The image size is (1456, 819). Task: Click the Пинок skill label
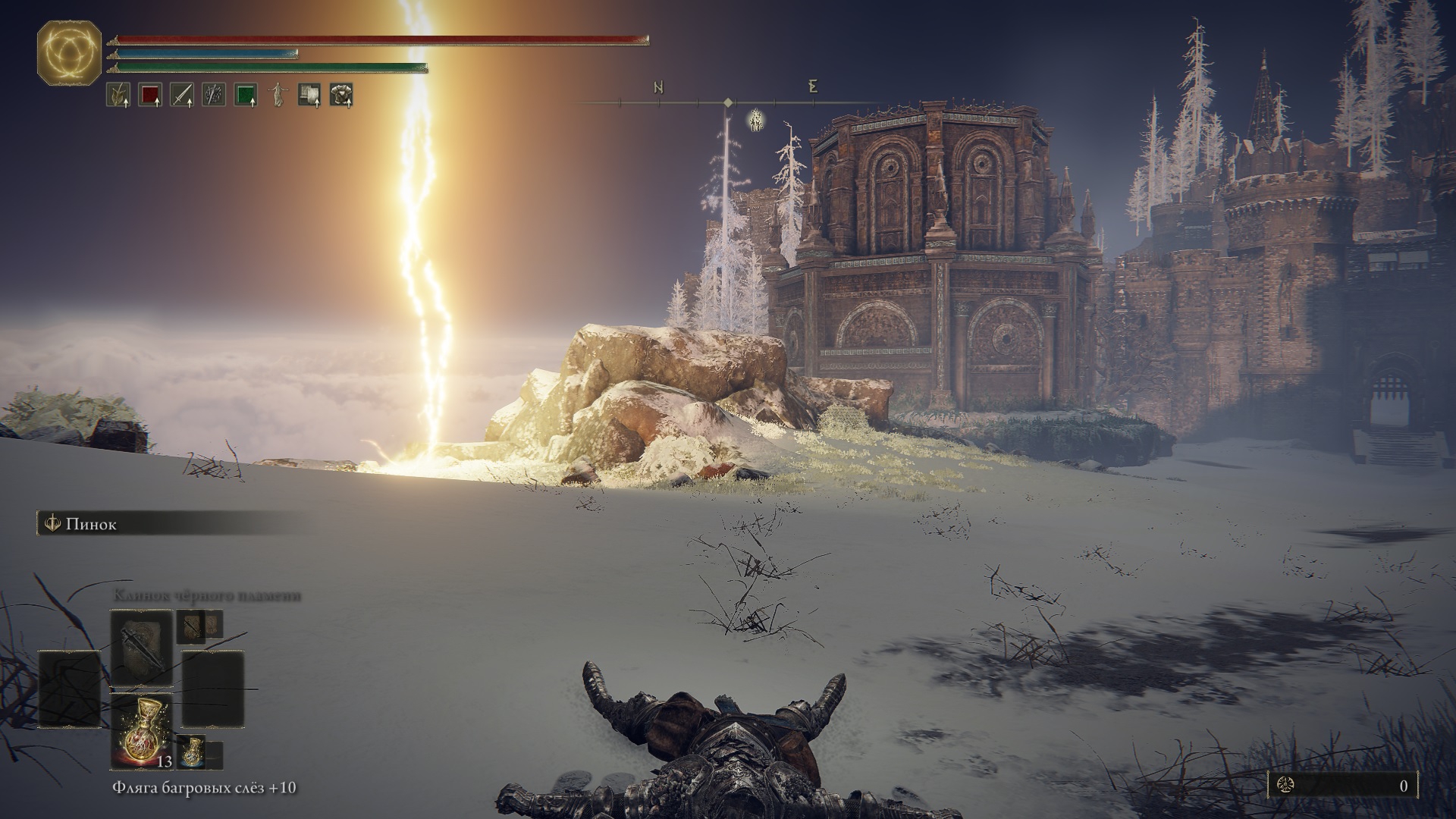tap(91, 524)
